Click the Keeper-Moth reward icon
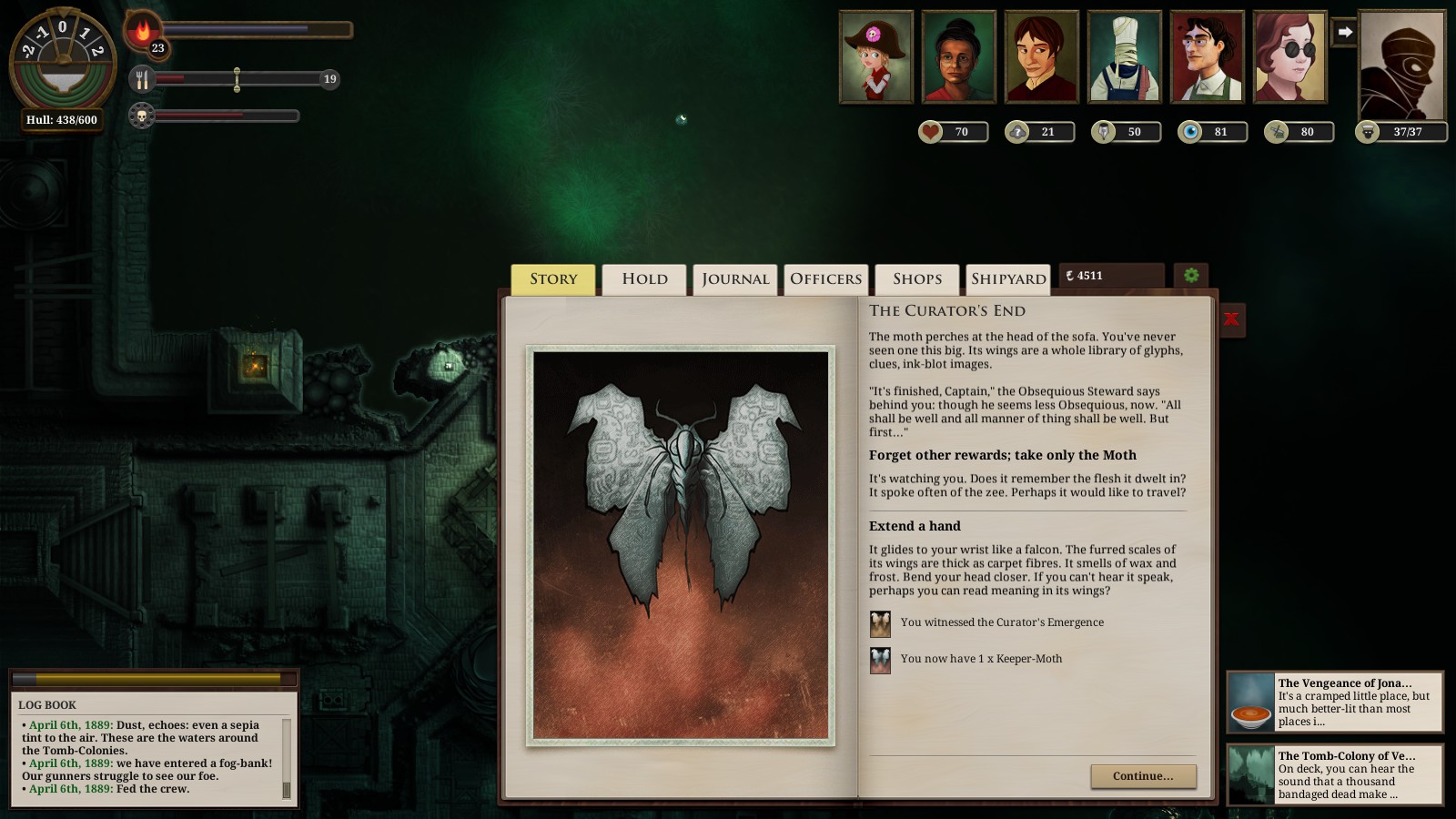The image size is (1456, 819). pos(880,660)
